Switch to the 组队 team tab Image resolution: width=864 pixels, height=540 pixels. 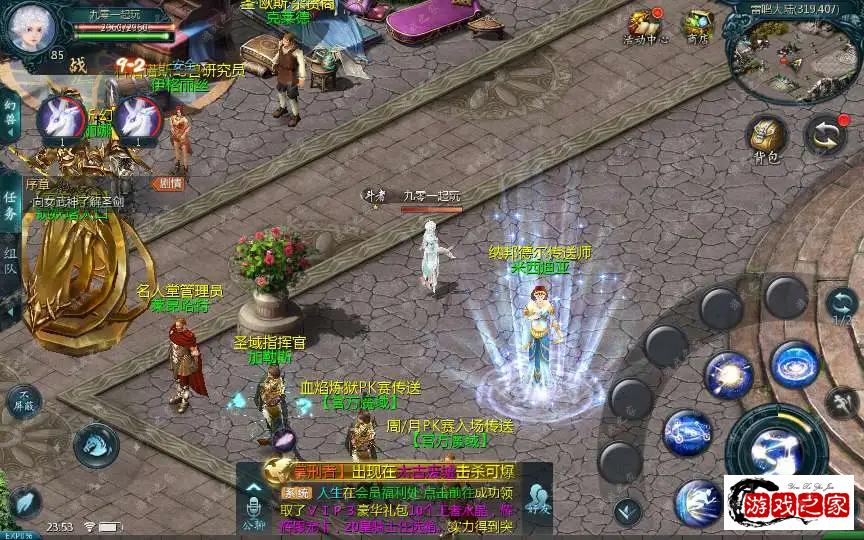[x=9, y=258]
